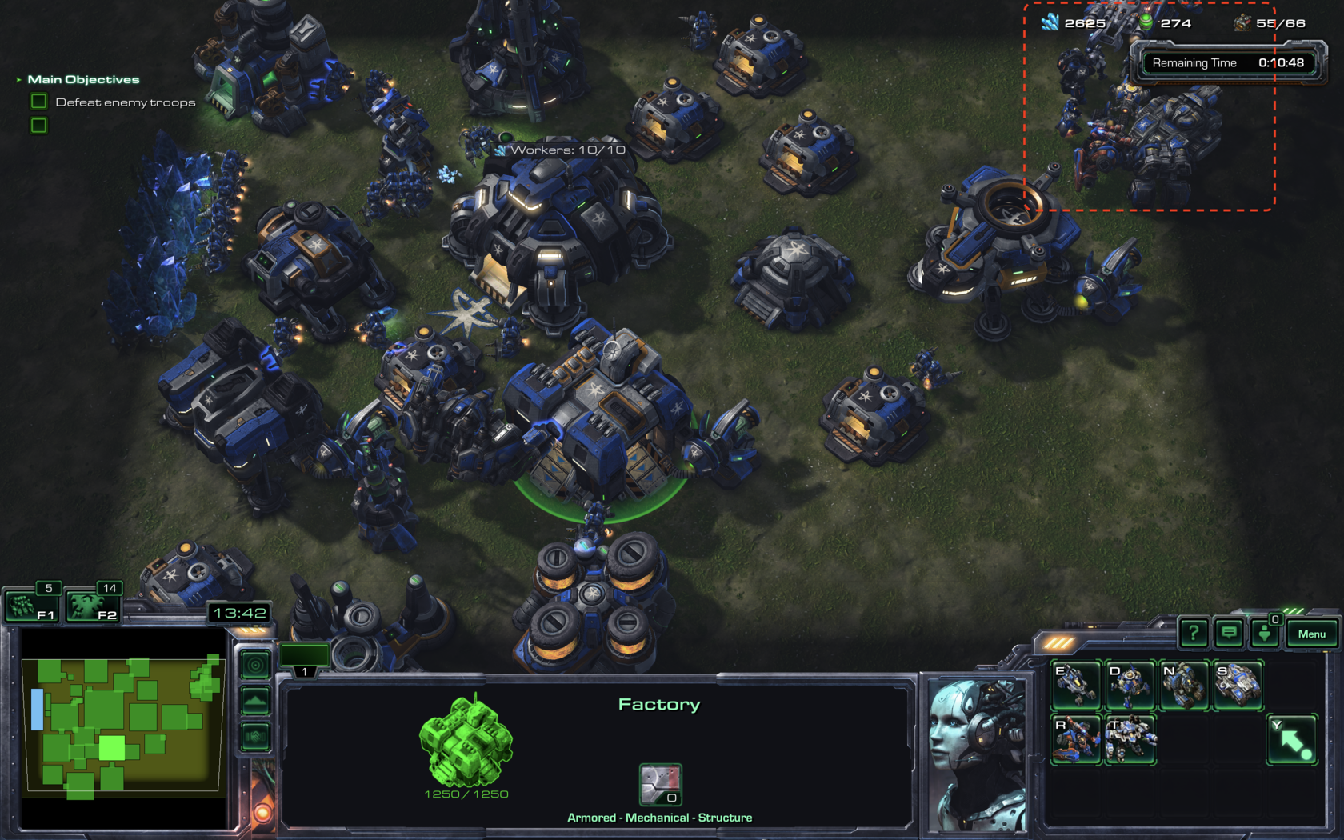
Task: Produce a Siege Tank
Action: pos(1238,685)
